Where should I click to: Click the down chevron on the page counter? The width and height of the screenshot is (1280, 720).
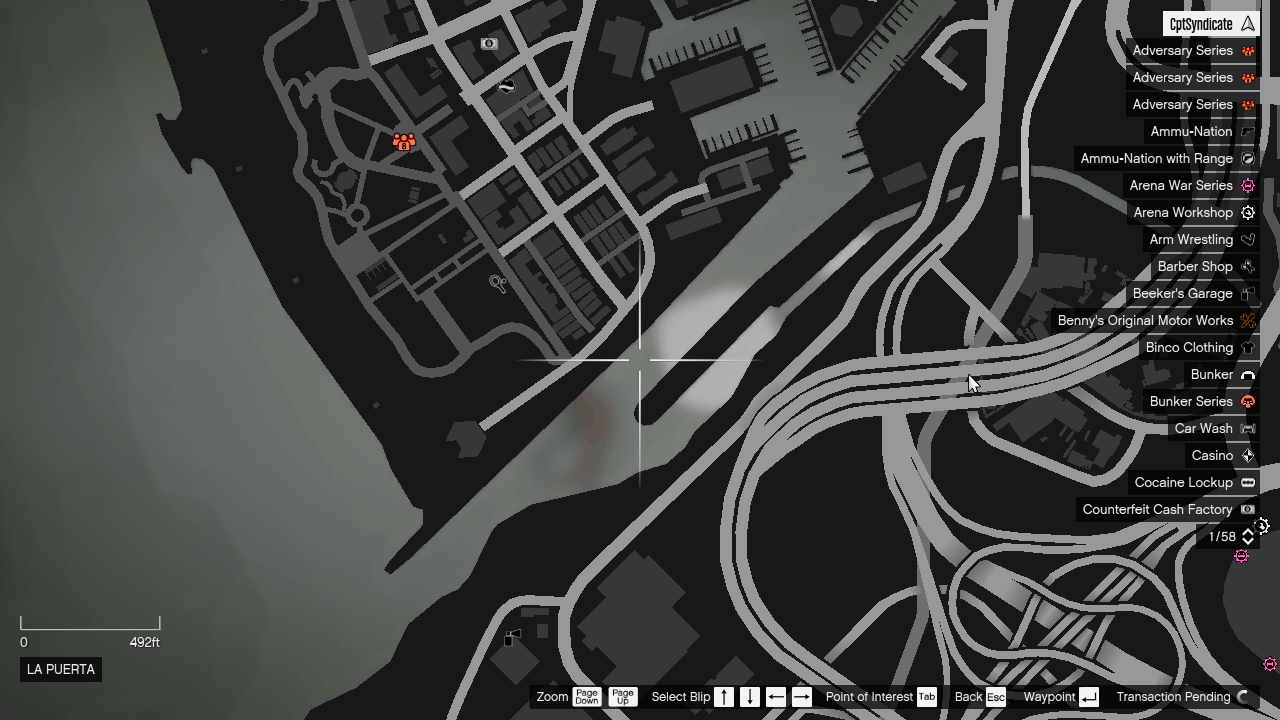(1247, 541)
